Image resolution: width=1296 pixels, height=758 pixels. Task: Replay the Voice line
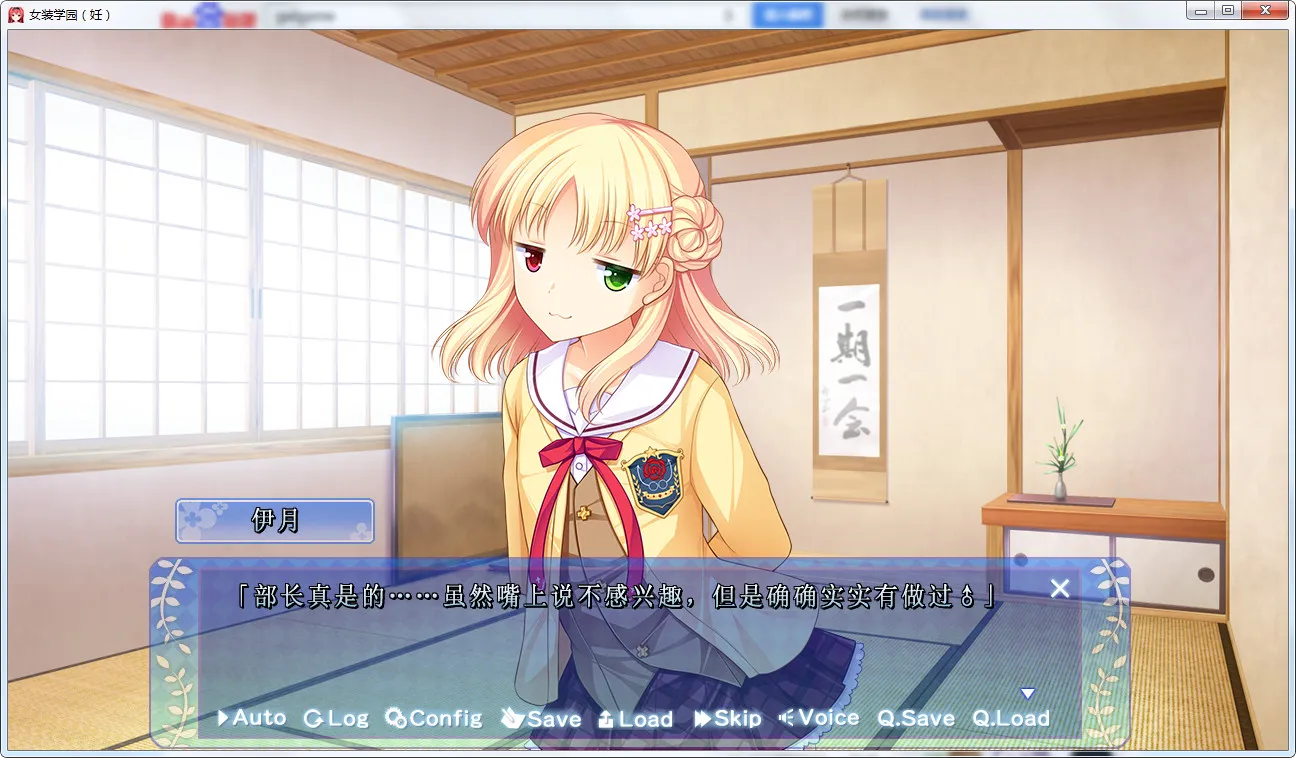coord(819,718)
